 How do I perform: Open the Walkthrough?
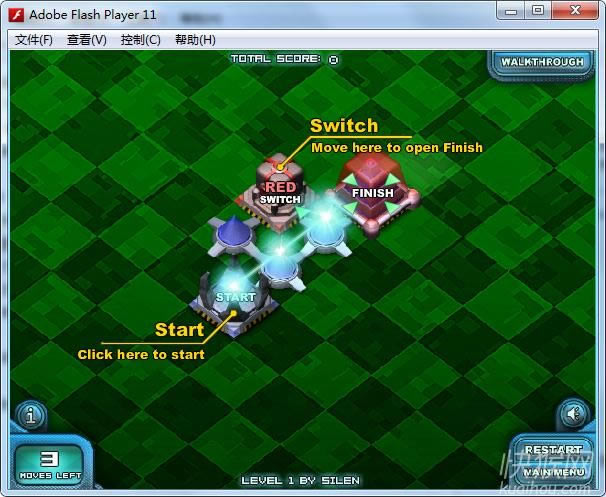(541, 62)
